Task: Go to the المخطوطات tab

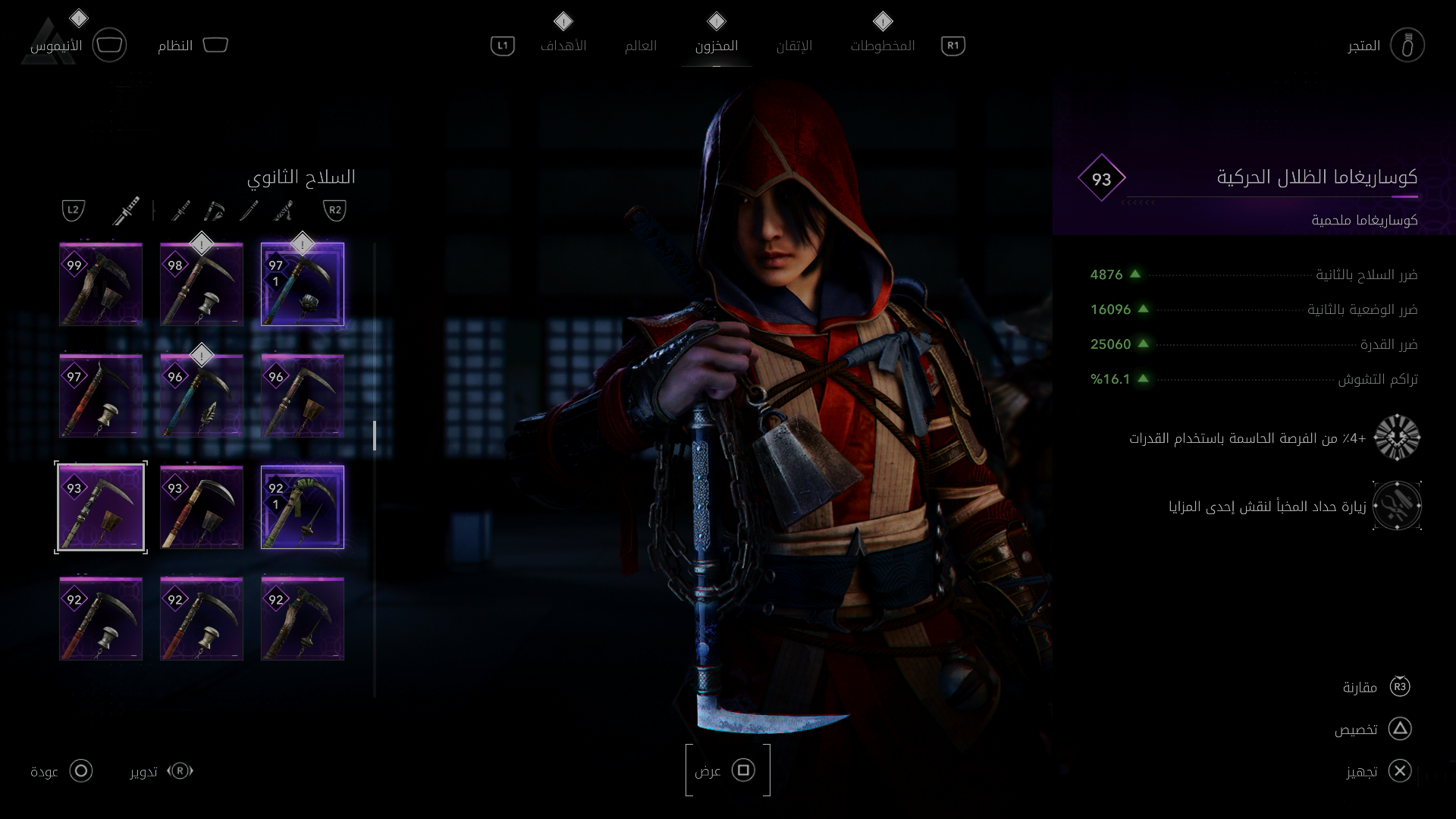Action: pos(882,45)
